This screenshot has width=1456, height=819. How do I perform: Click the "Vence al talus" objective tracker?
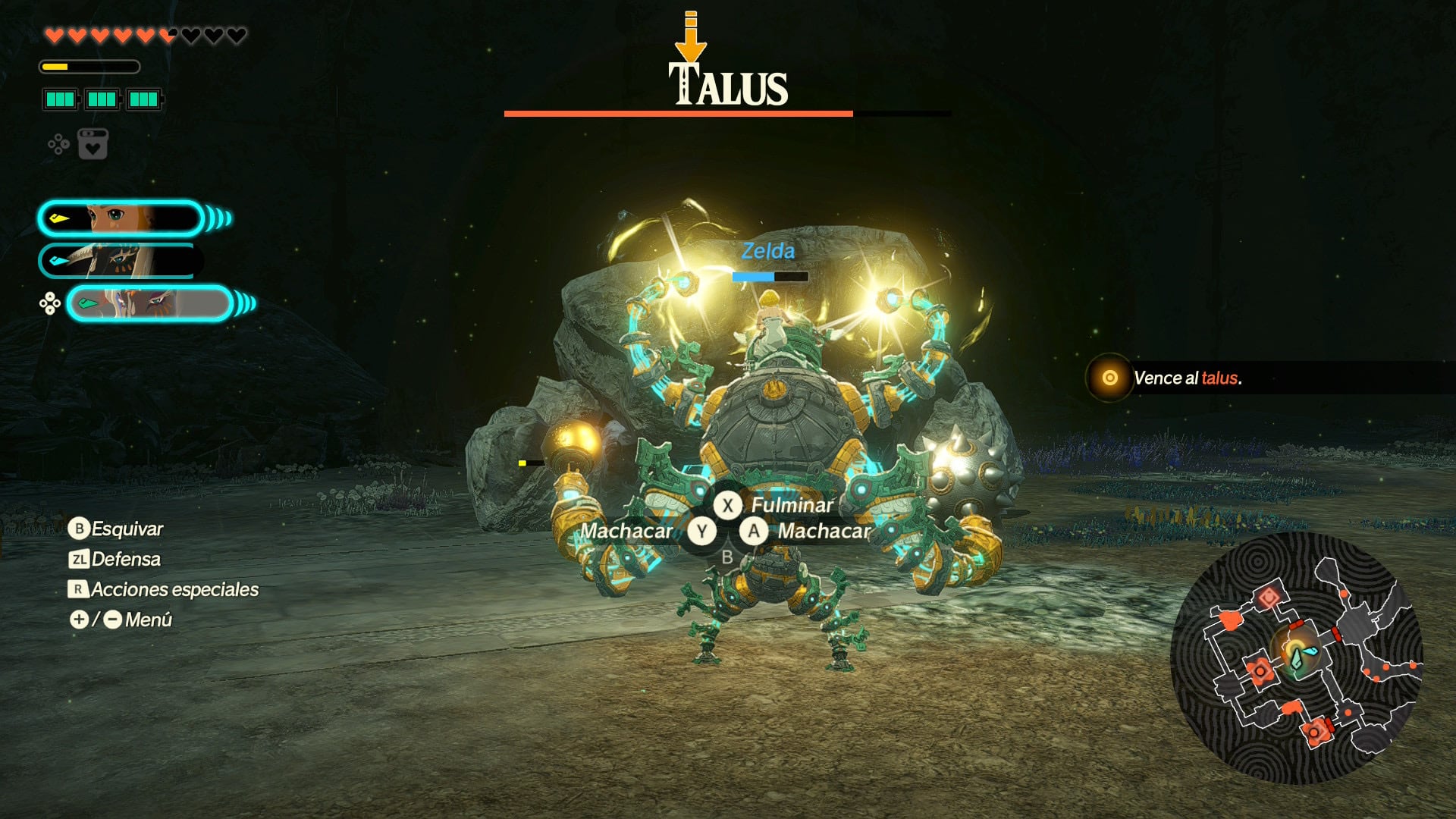click(1187, 378)
